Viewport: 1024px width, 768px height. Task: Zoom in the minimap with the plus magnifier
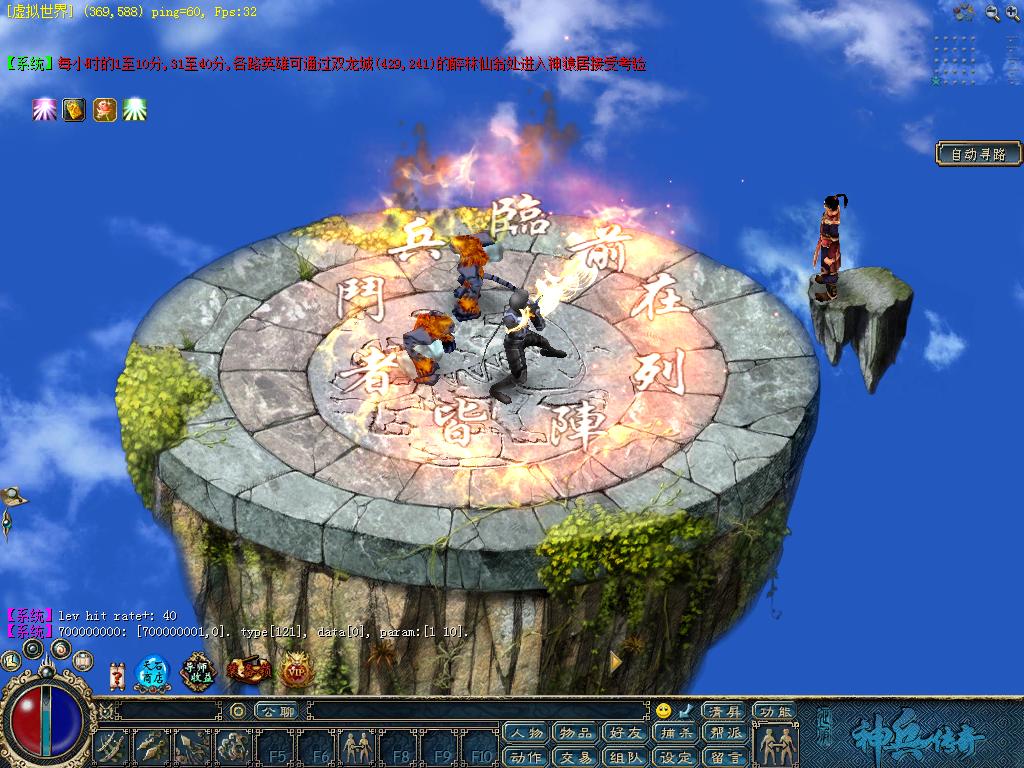1014,13
